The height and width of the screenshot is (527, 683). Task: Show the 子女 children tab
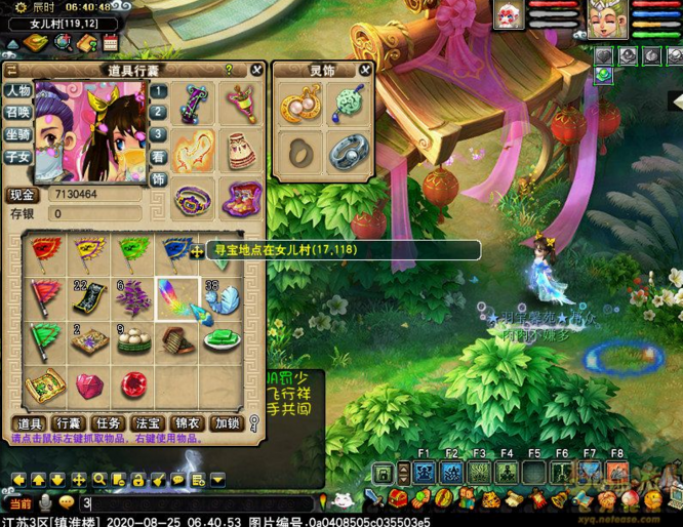click(x=18, y=157)
